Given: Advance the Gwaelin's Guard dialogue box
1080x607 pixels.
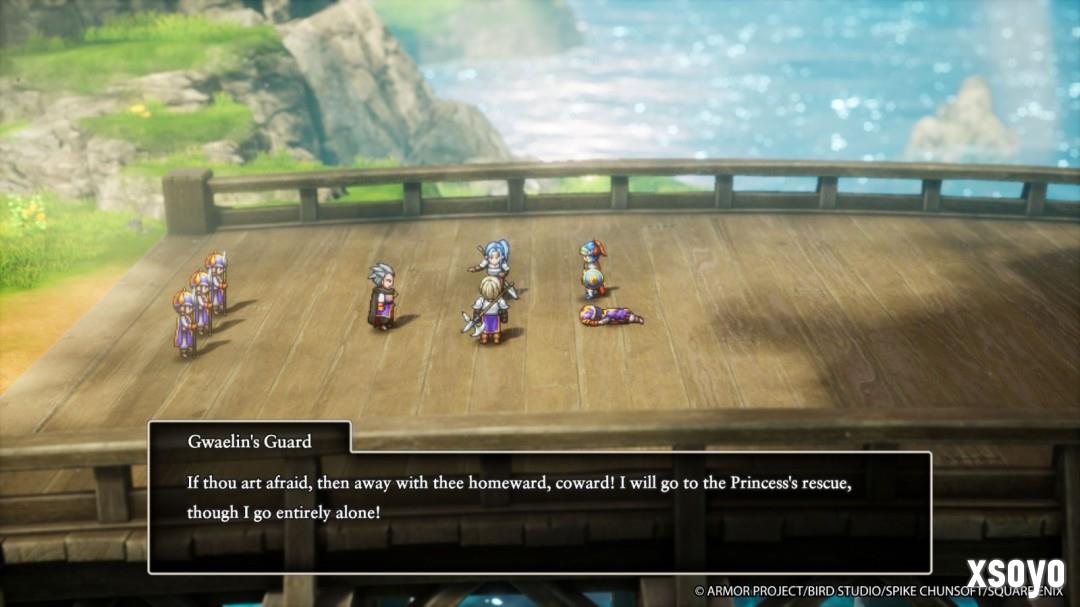Looking at the screenshot, I should (x=540, y=512).
